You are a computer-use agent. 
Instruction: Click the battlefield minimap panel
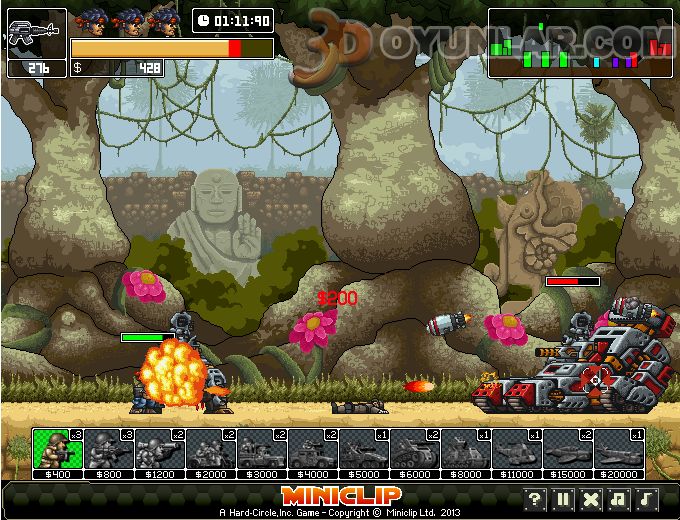click(x=580, y=43)
